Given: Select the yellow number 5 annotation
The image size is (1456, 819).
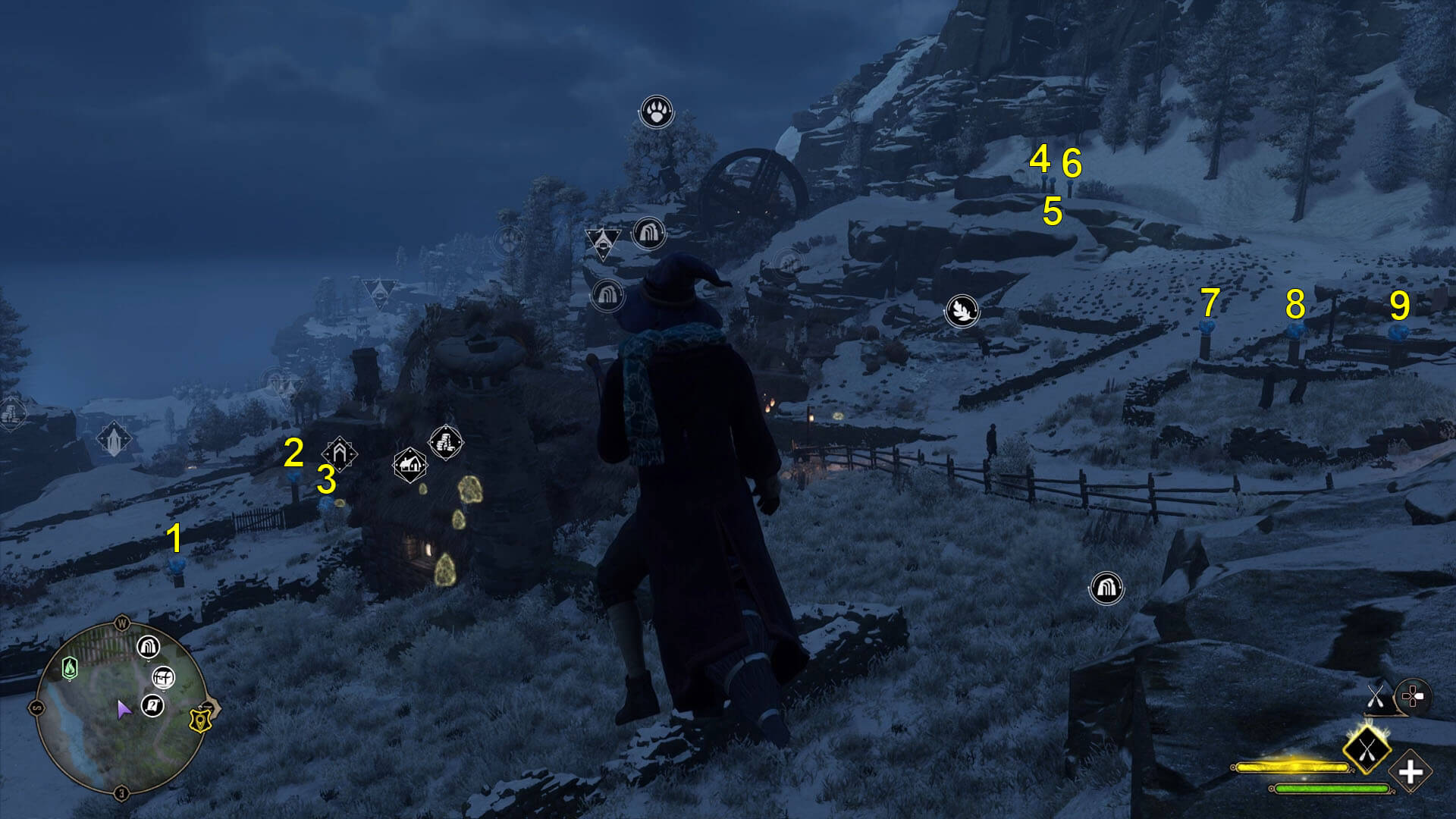Looking at the screenshot, I should point(1053,211).
